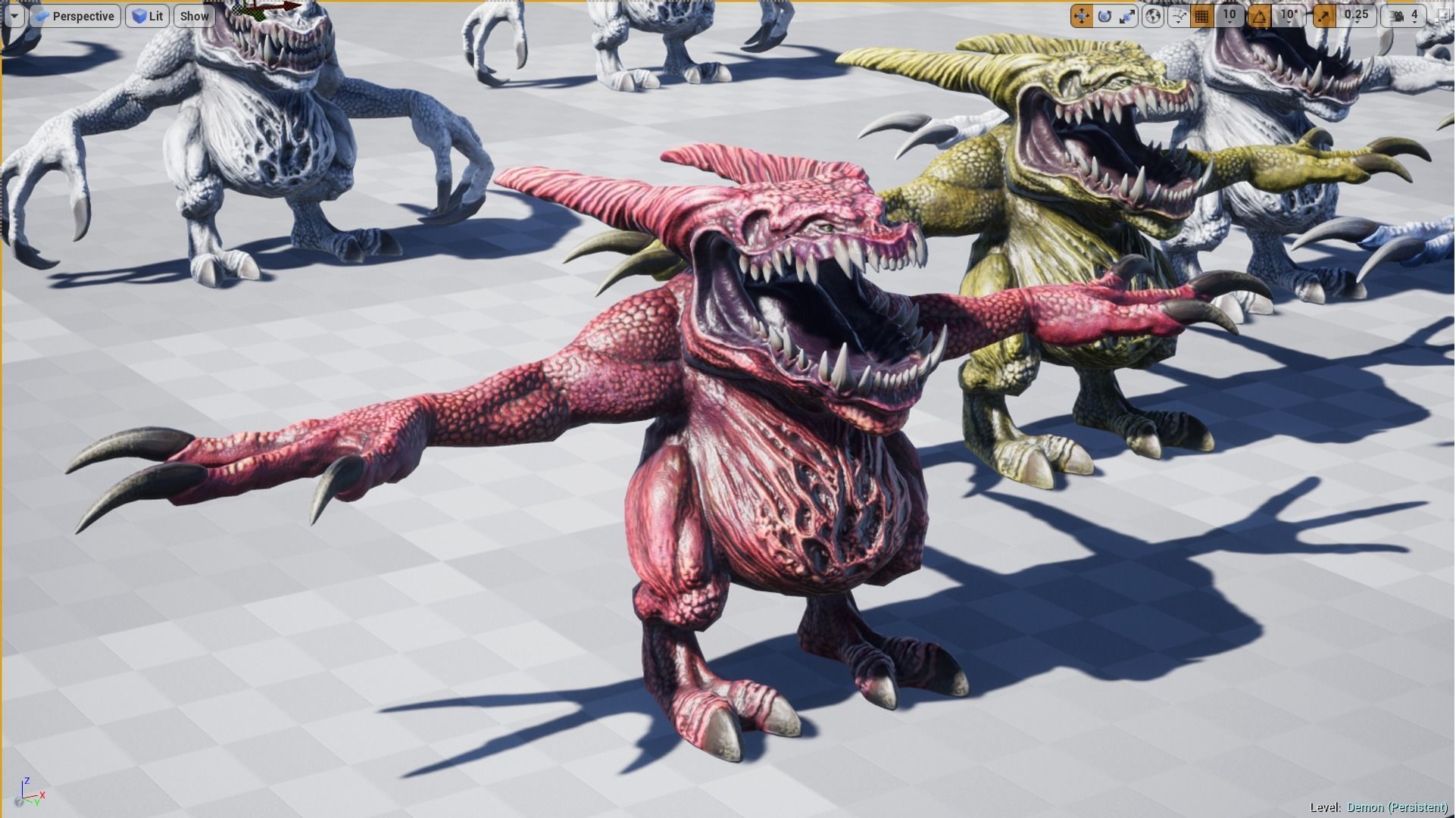The image size is (1456, 818).
Task: Open the 0.25 scale snap value selector
Action: coord(1357,15)
